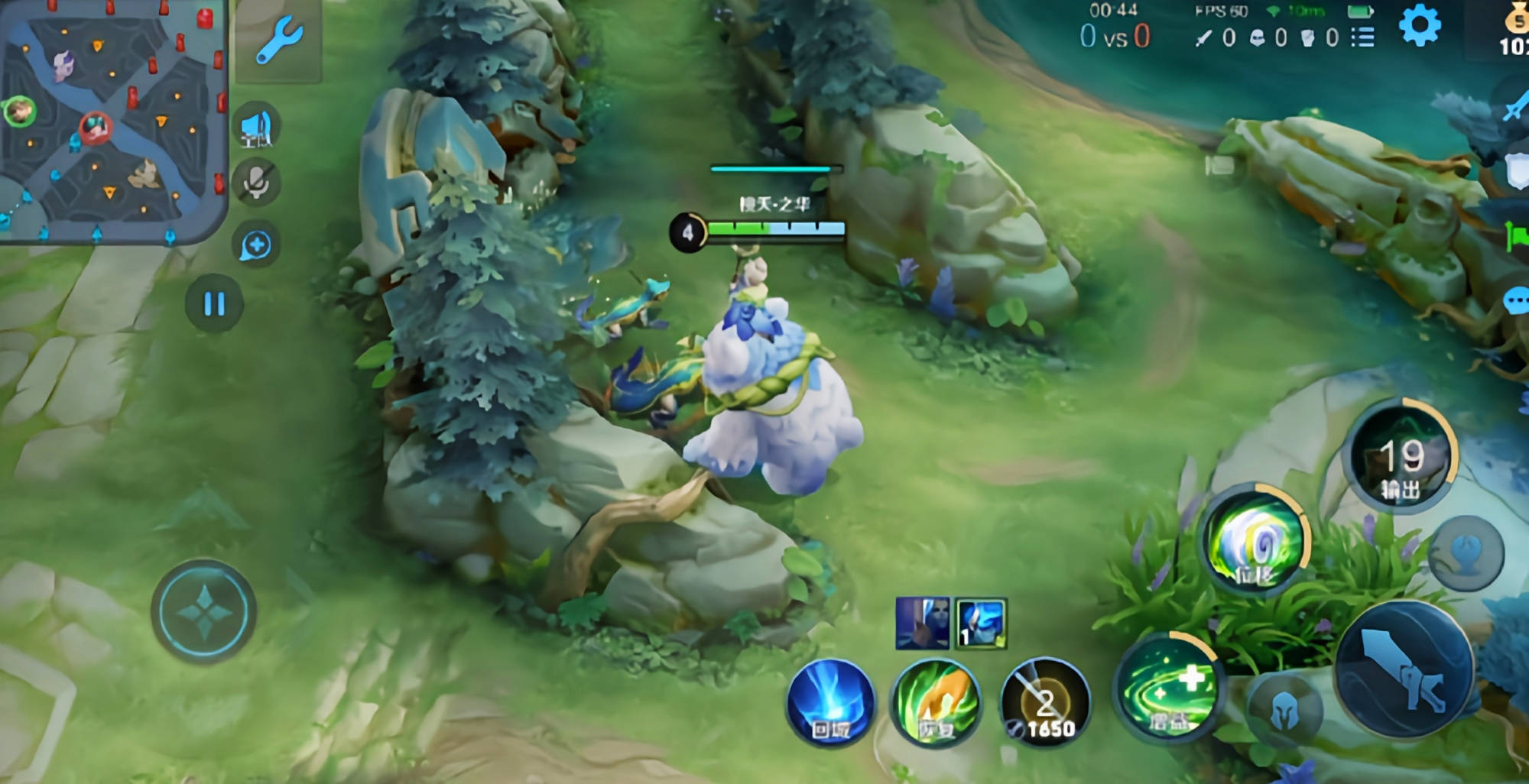The height and width of the screenshot is (784, 1529).
Task: Open the blue wrench tool button
Action: 278,40
